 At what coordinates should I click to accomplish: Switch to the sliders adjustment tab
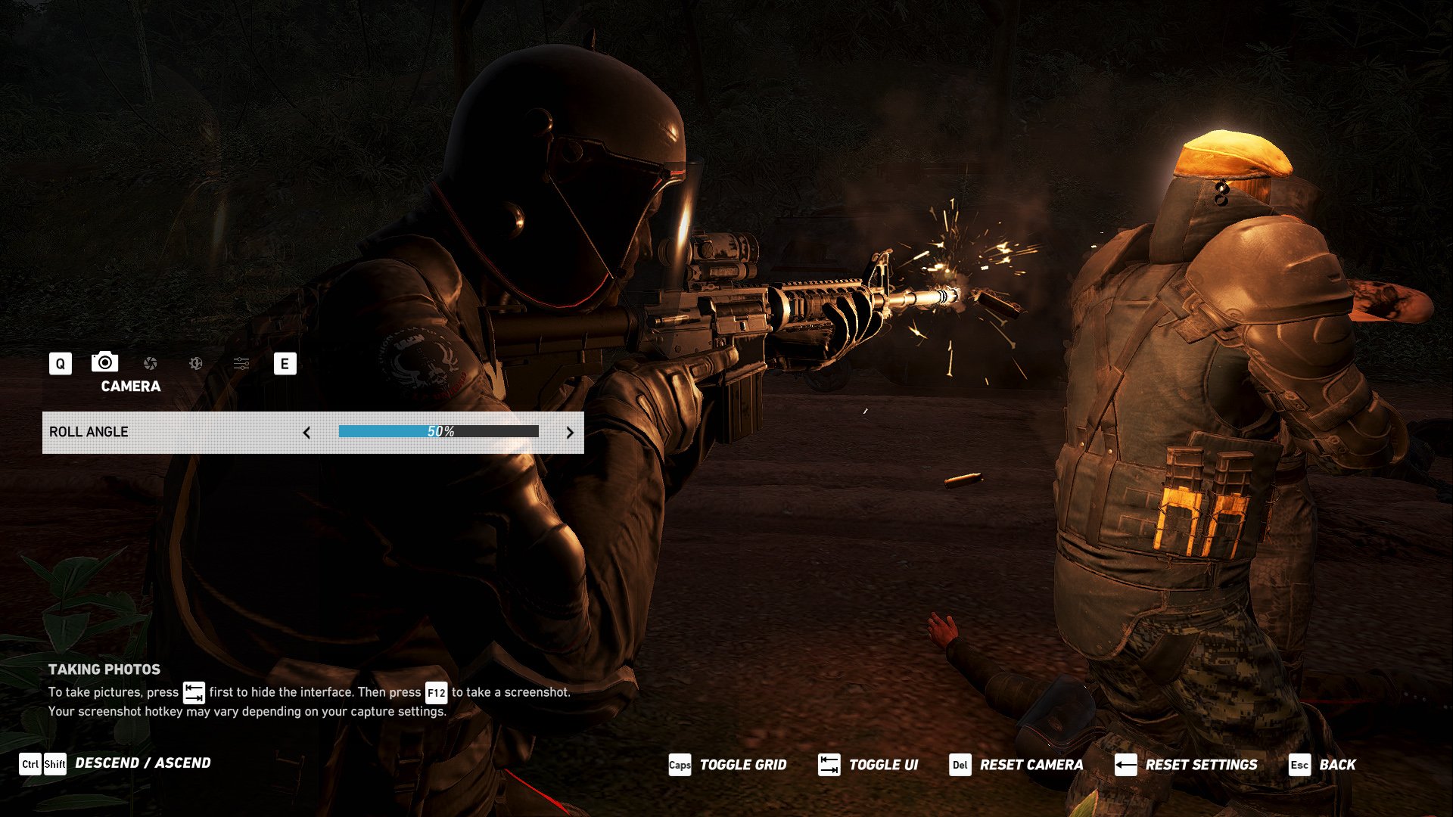pos(241,364)
